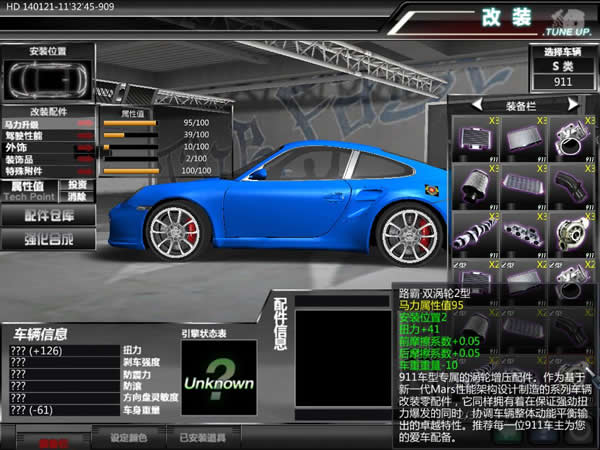Open the 选择车辆 vehicle selector
The image size is (600, 450).
coord(563,51)
